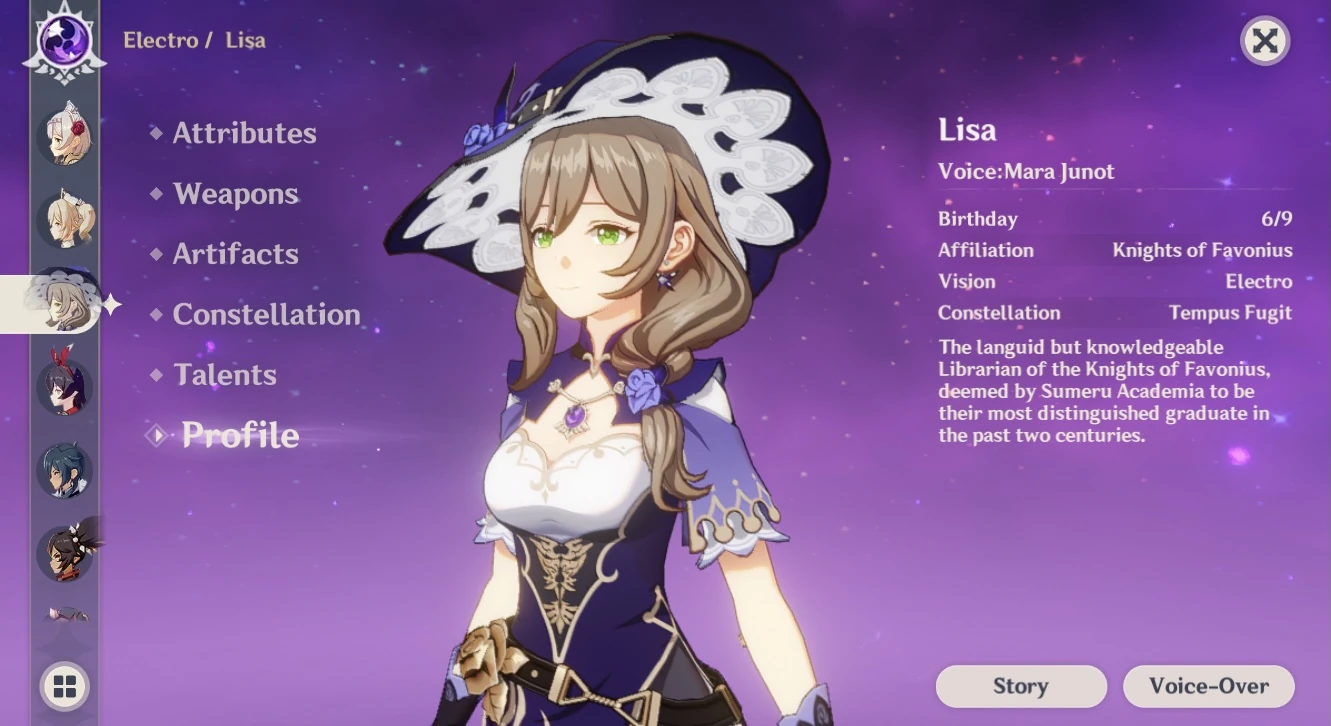The height and width of the screenshot is (726, 1331).
Task: Open the Constellation section
Action: tap(266, 314)
